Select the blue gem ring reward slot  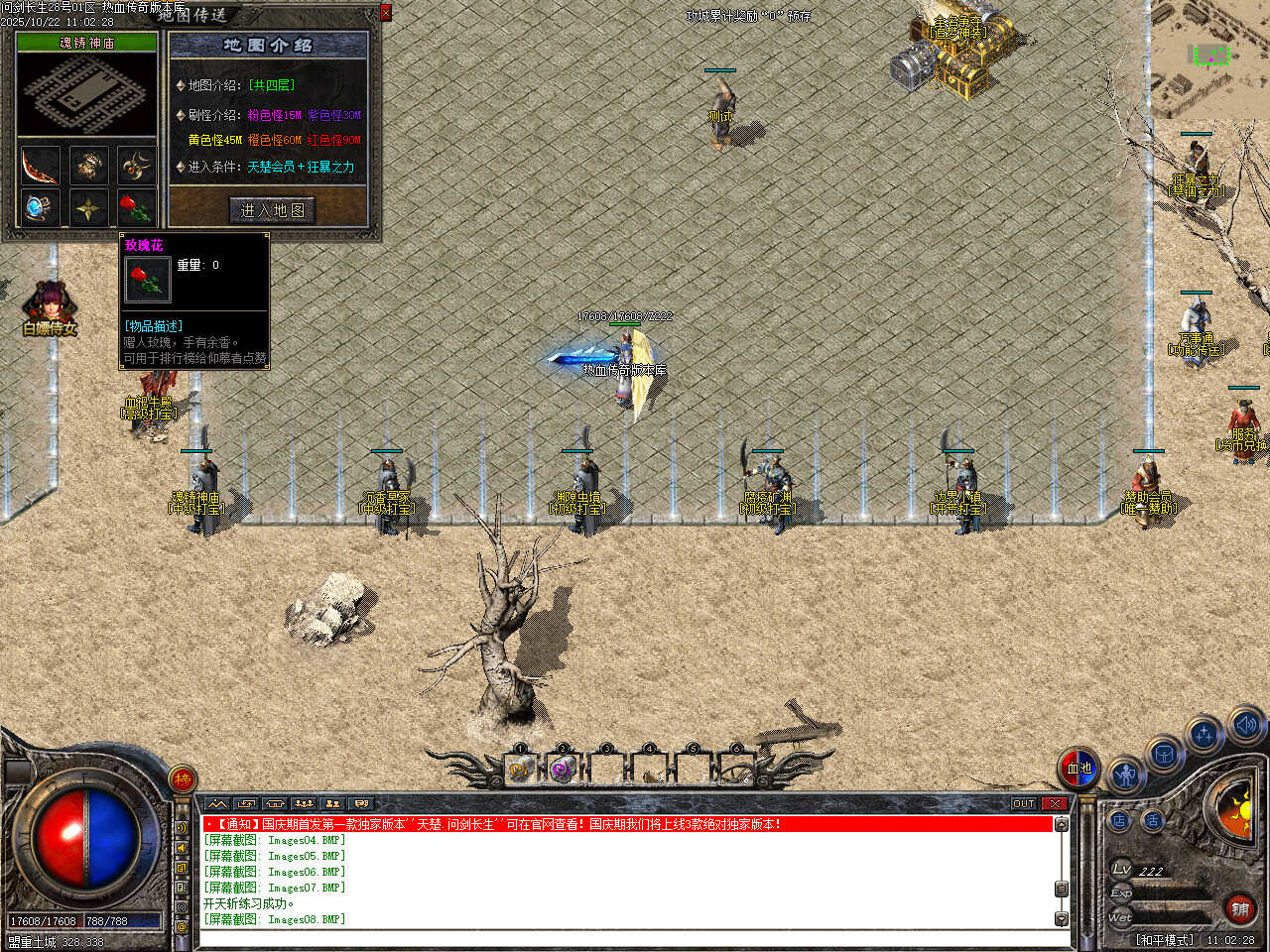[41, 209]
